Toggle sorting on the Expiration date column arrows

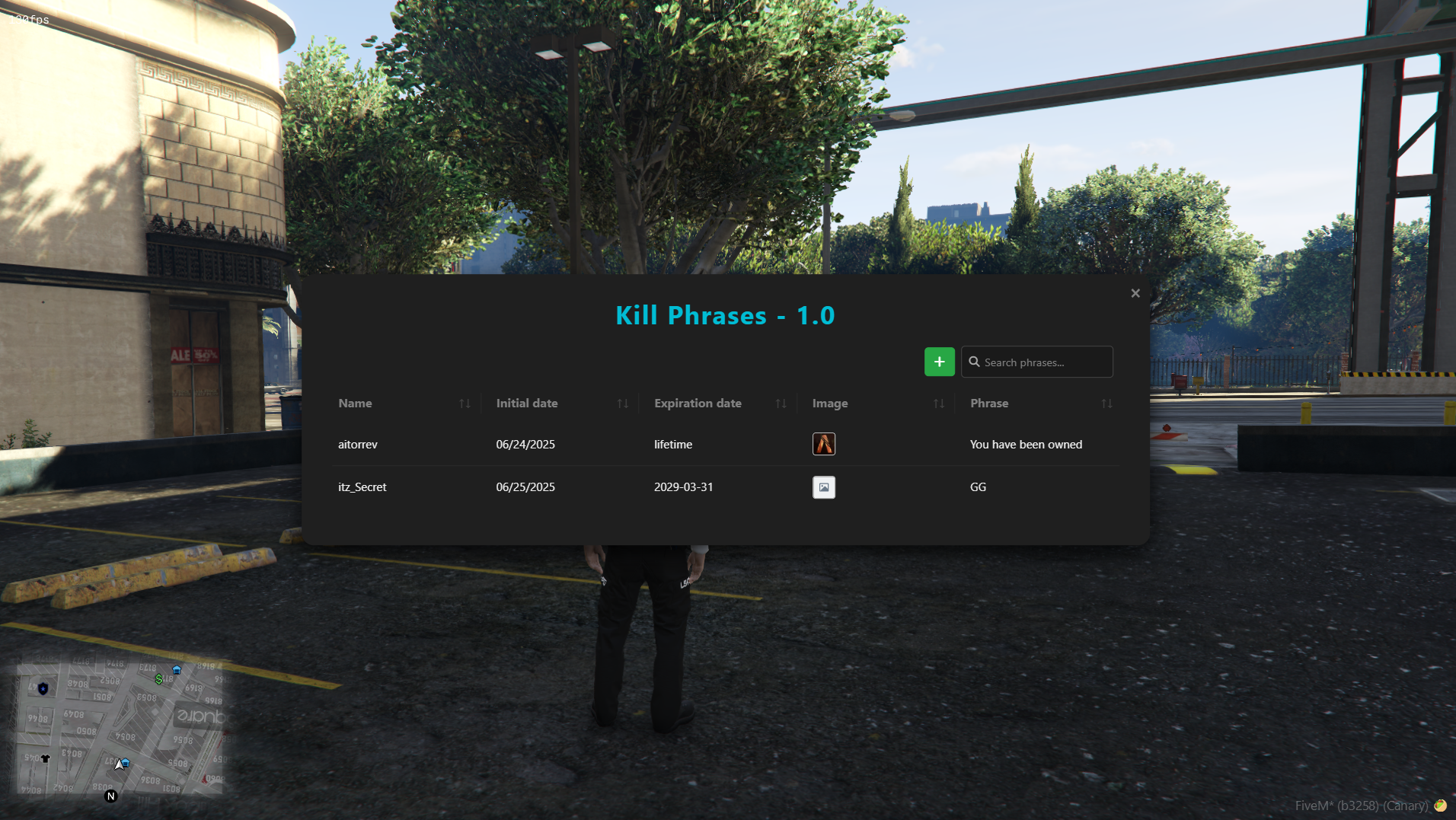click(781, 404)
